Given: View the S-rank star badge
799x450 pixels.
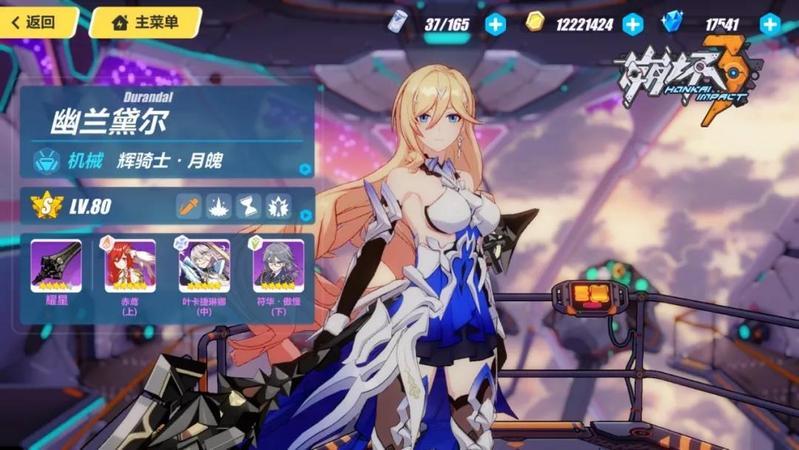Looking at the screenshot, I should 46,206.
